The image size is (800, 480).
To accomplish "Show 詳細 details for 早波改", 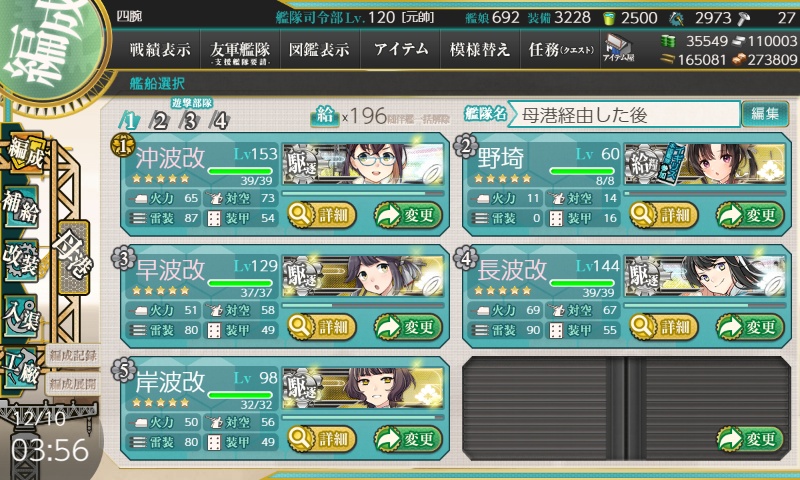I will pyautogui.click(x=322, y=326).
